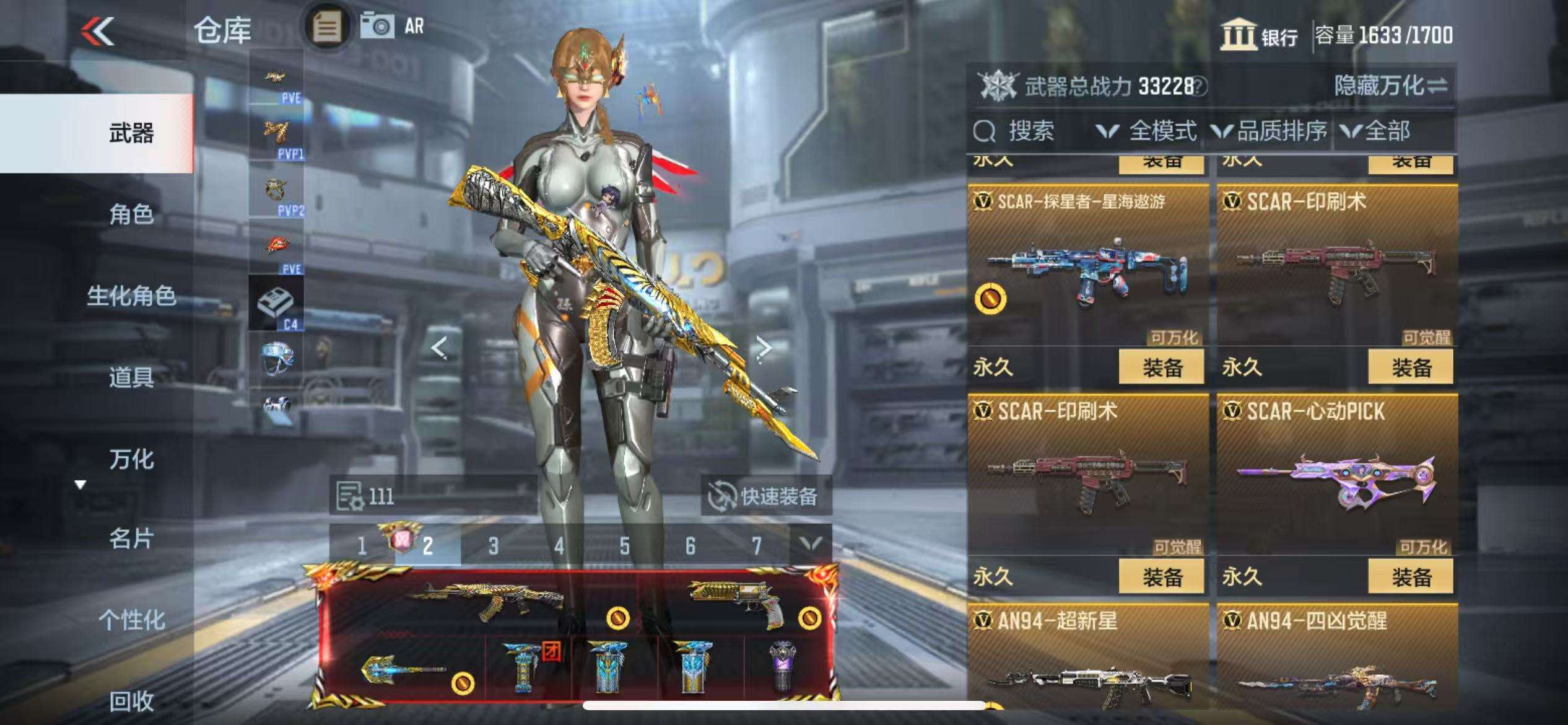Toggle 隐藏万化 option

point(1390,86)
